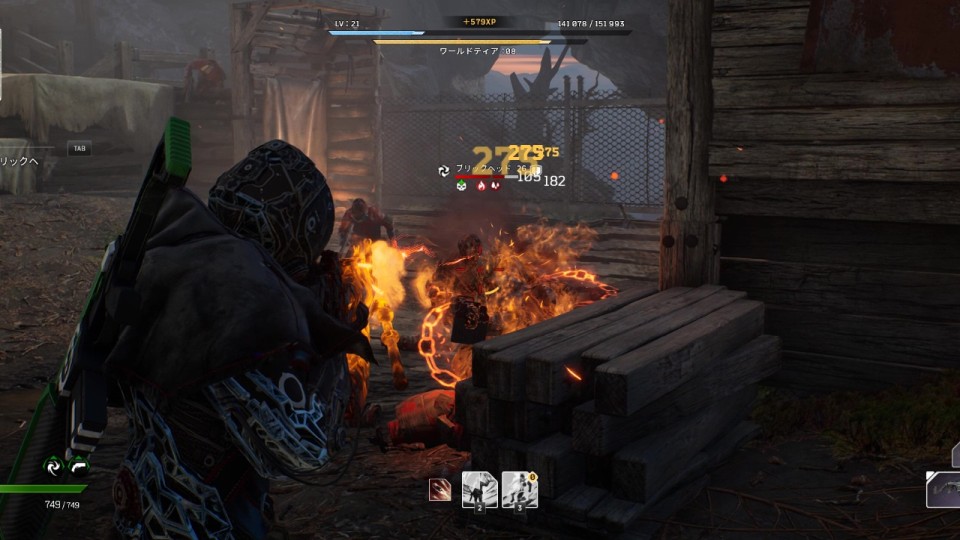Trigger the skill in slot 3
The width and height of the screenshot is (960, 540).
pos(519,490)
